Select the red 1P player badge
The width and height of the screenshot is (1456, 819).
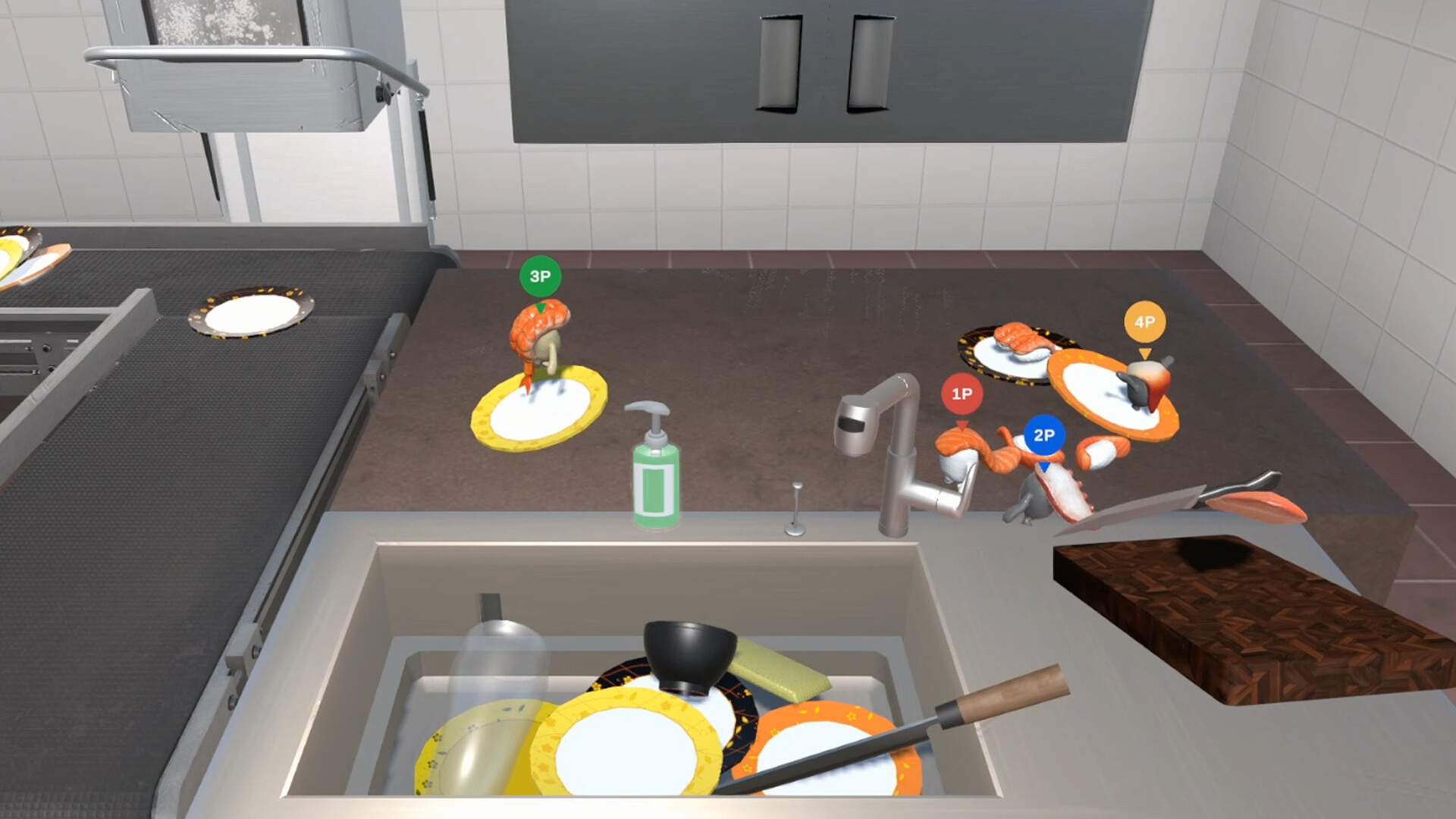(x=962, y=394)
